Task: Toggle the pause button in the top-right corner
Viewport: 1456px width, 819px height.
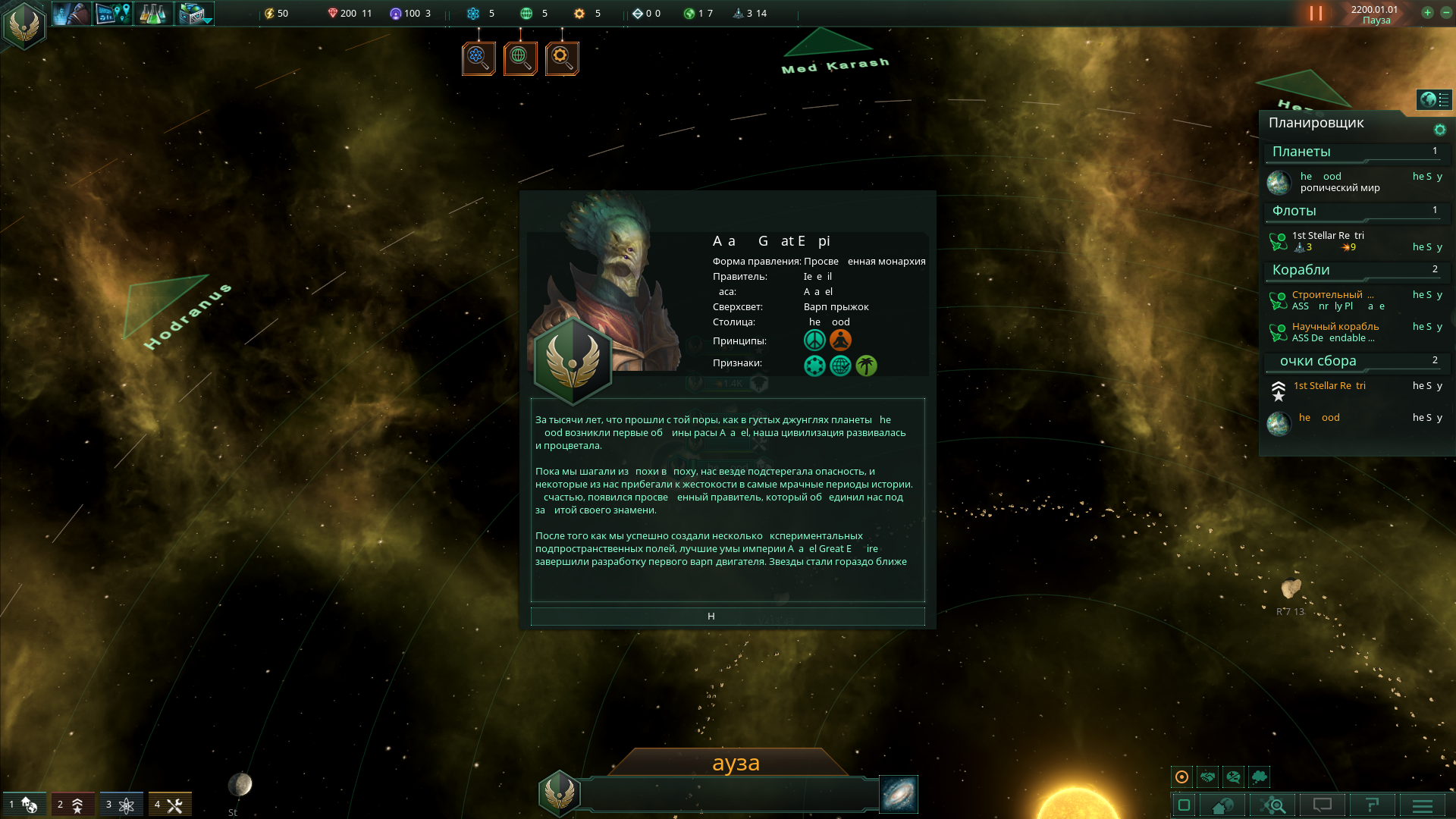Action: [x=1314, y=12]
